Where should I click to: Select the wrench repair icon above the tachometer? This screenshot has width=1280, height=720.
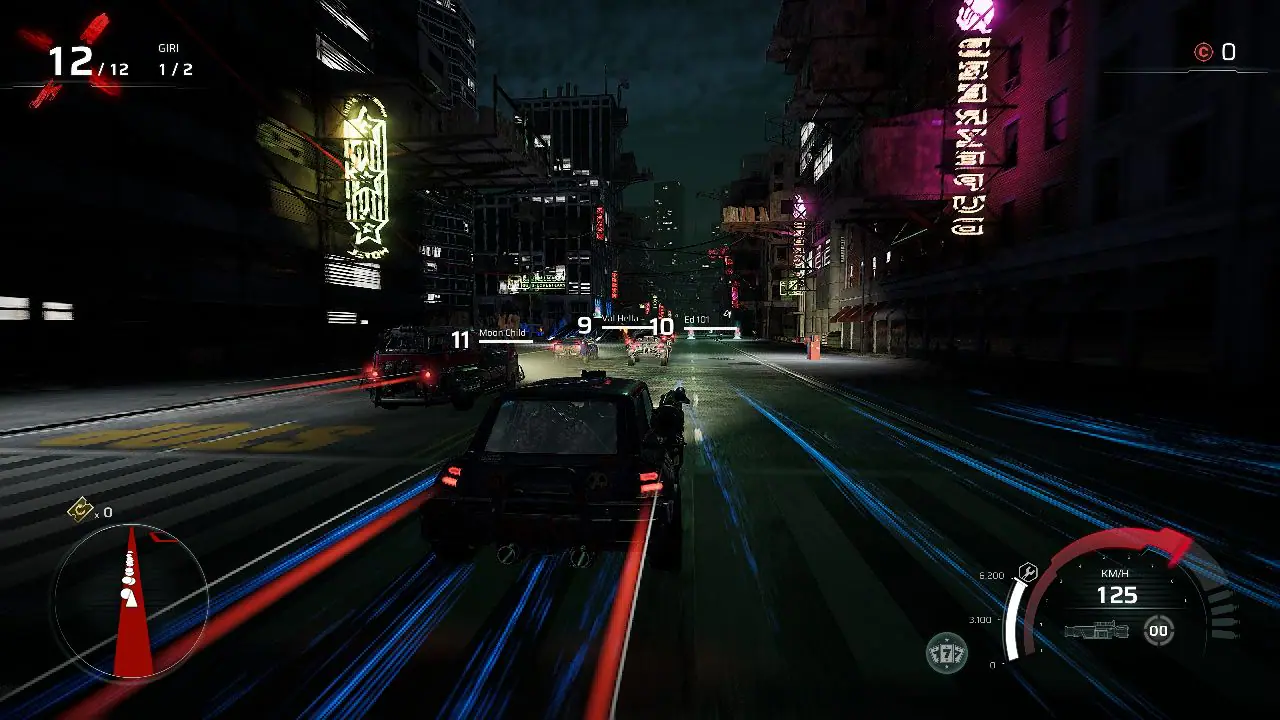pyautogui.click(x=1028, y=573)
